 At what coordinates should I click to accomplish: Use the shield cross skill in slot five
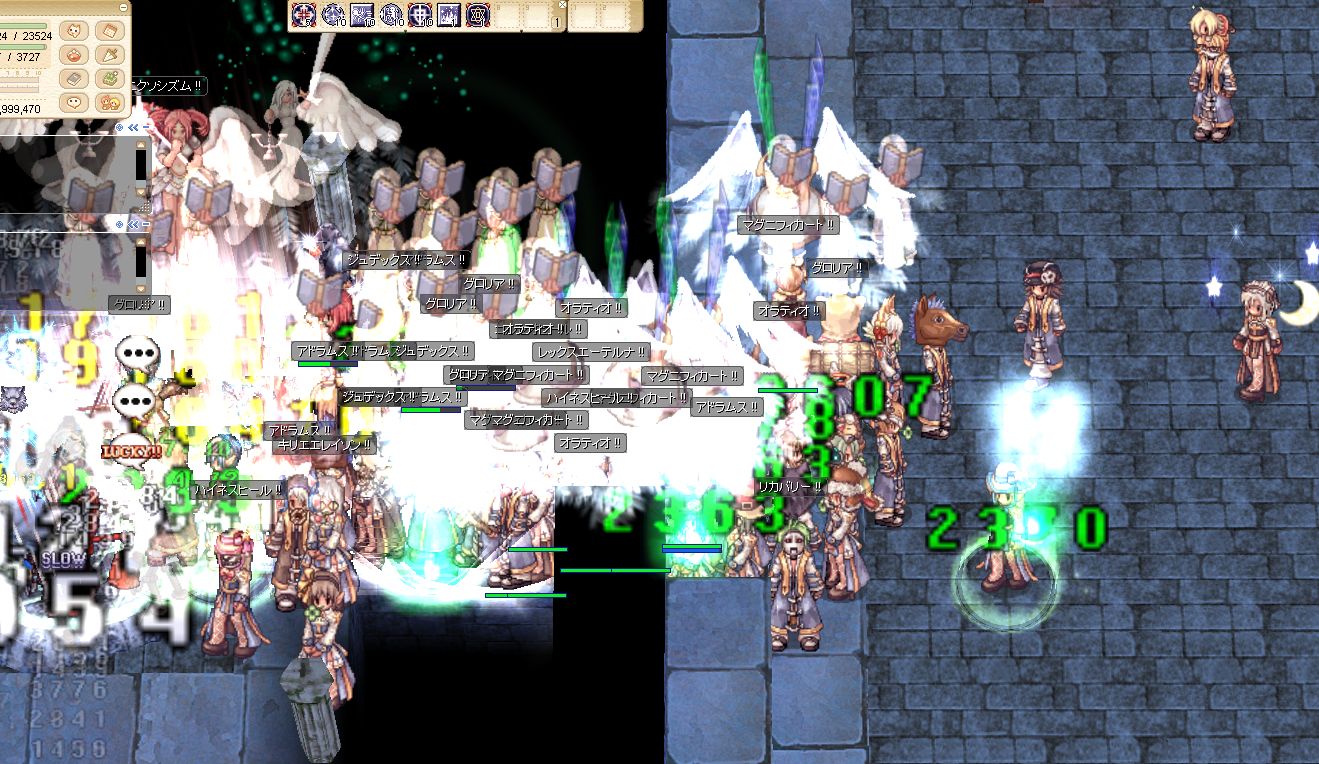pyautogui.click(x=420, y=15)
